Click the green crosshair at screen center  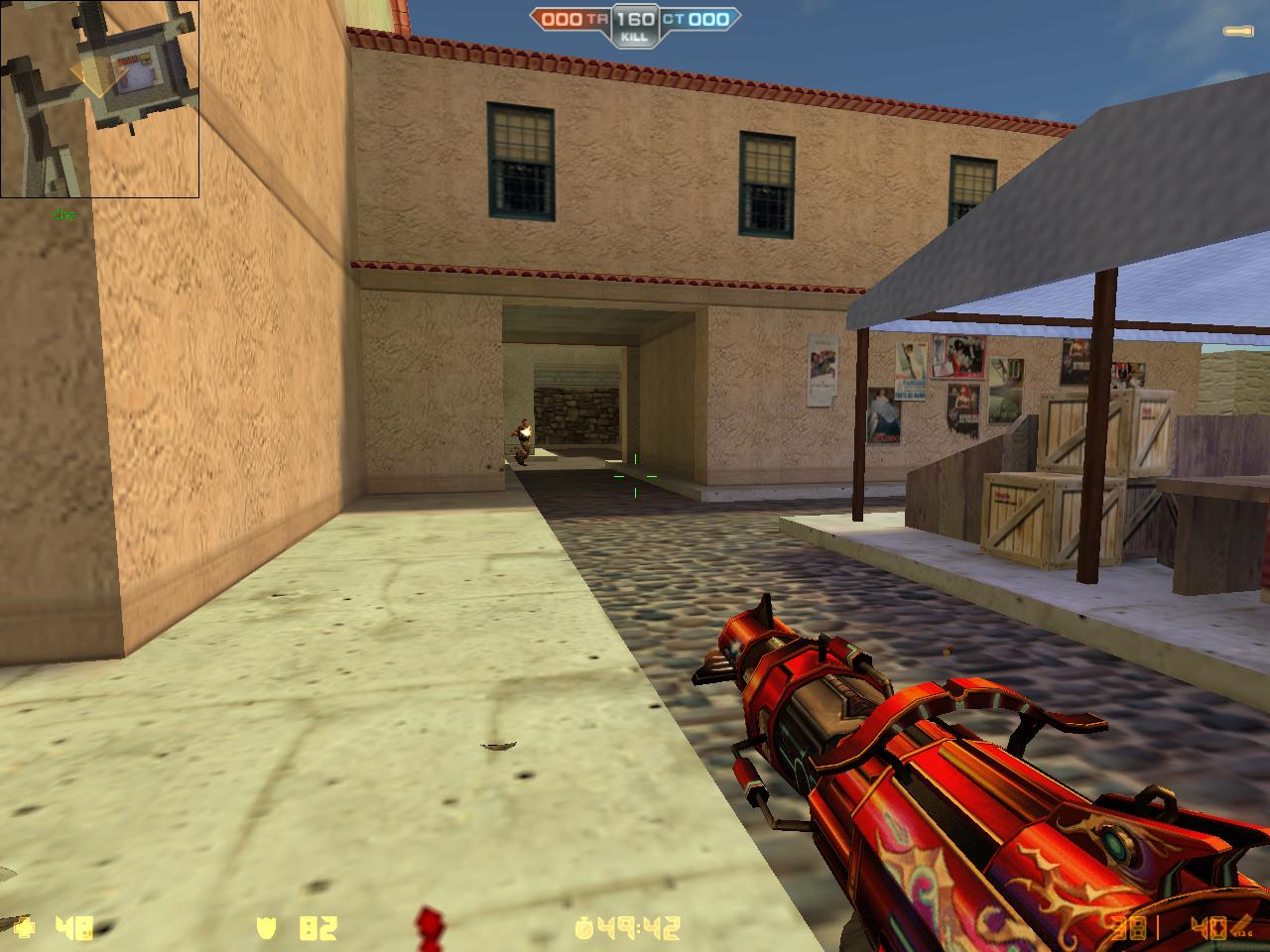point(635,476)
